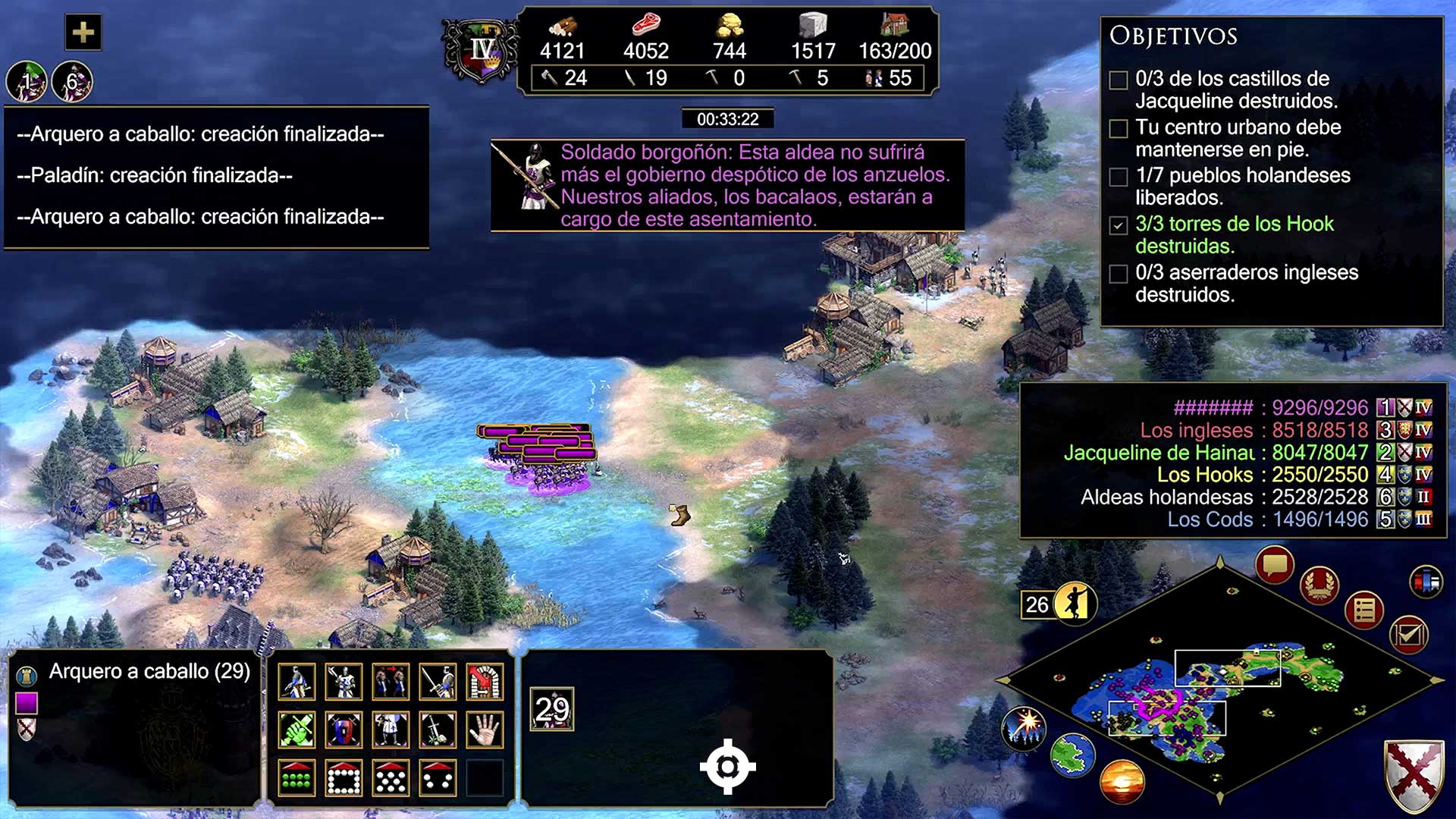Select control group 6 portrait
The image size is (1456, 819).
[72, 81]
